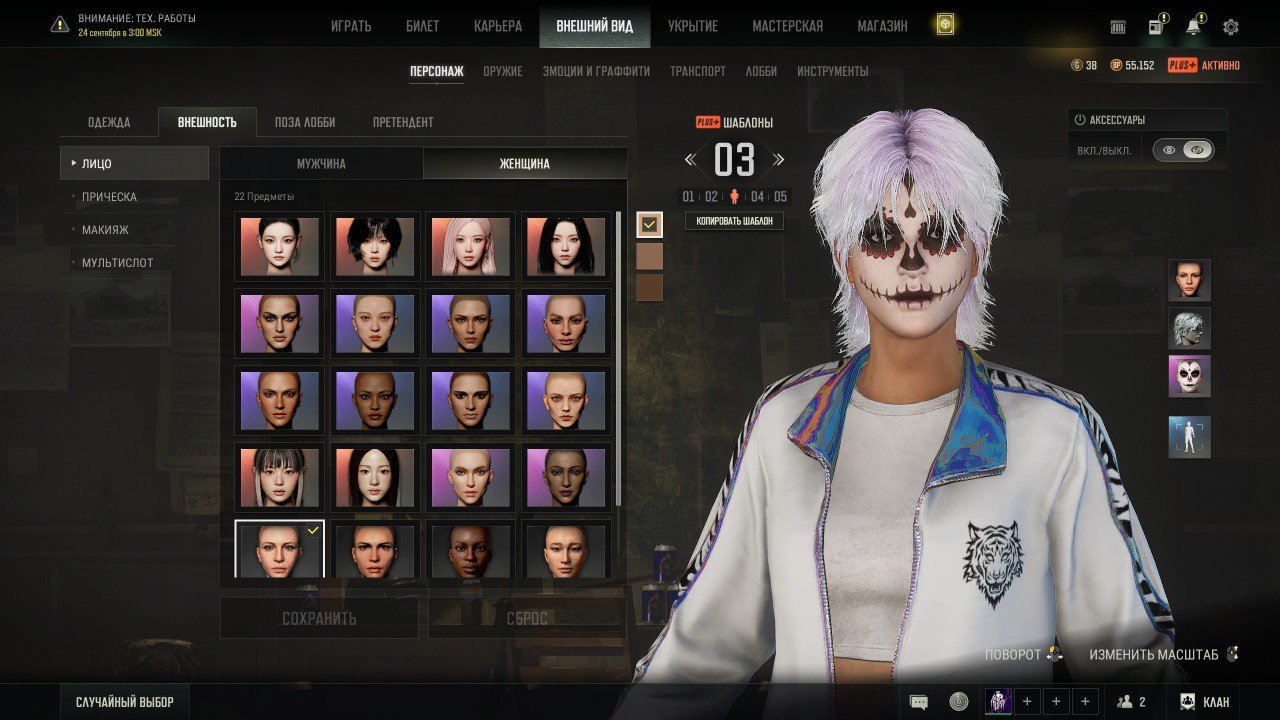Choose the ПРИЧЕСКА category
This screenshot has height=720, width=1280.
pyautogui.click(x=110, y=197)
